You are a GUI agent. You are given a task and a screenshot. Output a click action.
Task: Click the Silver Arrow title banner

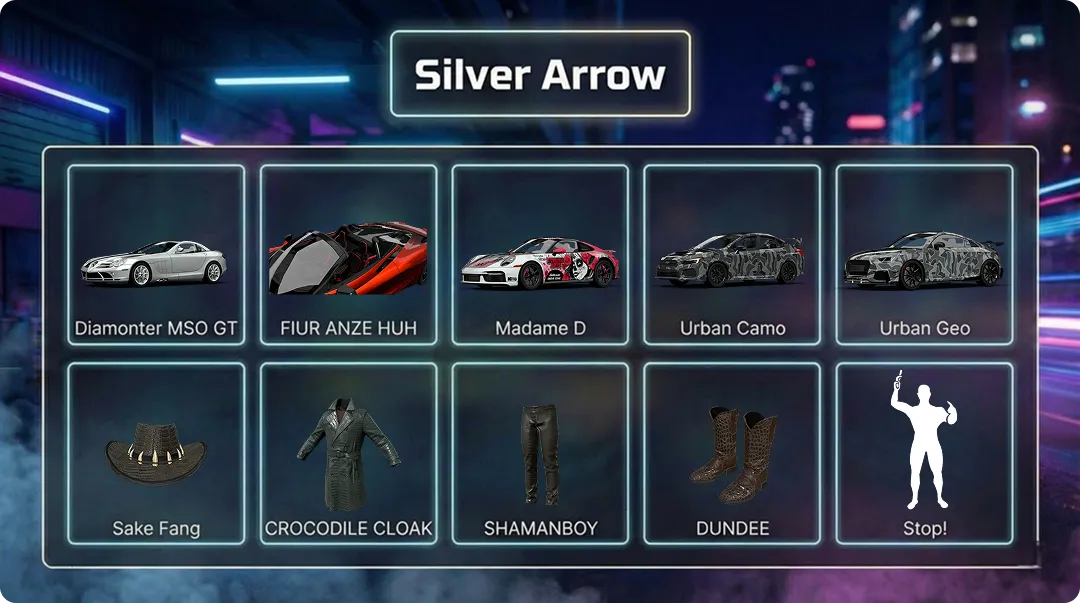coord(540,74)
